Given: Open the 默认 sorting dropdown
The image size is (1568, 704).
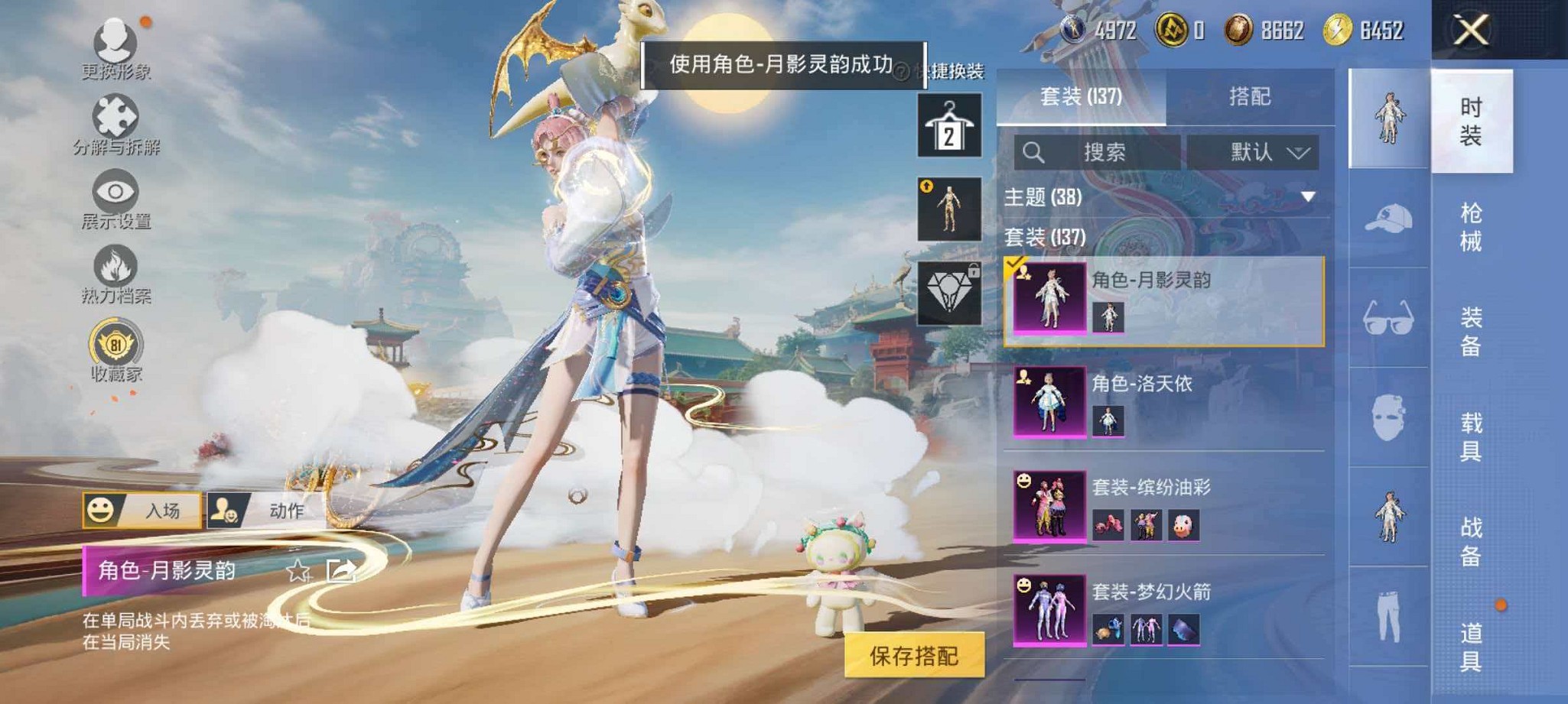Looking at the screenshot, I should (1252, 151).
